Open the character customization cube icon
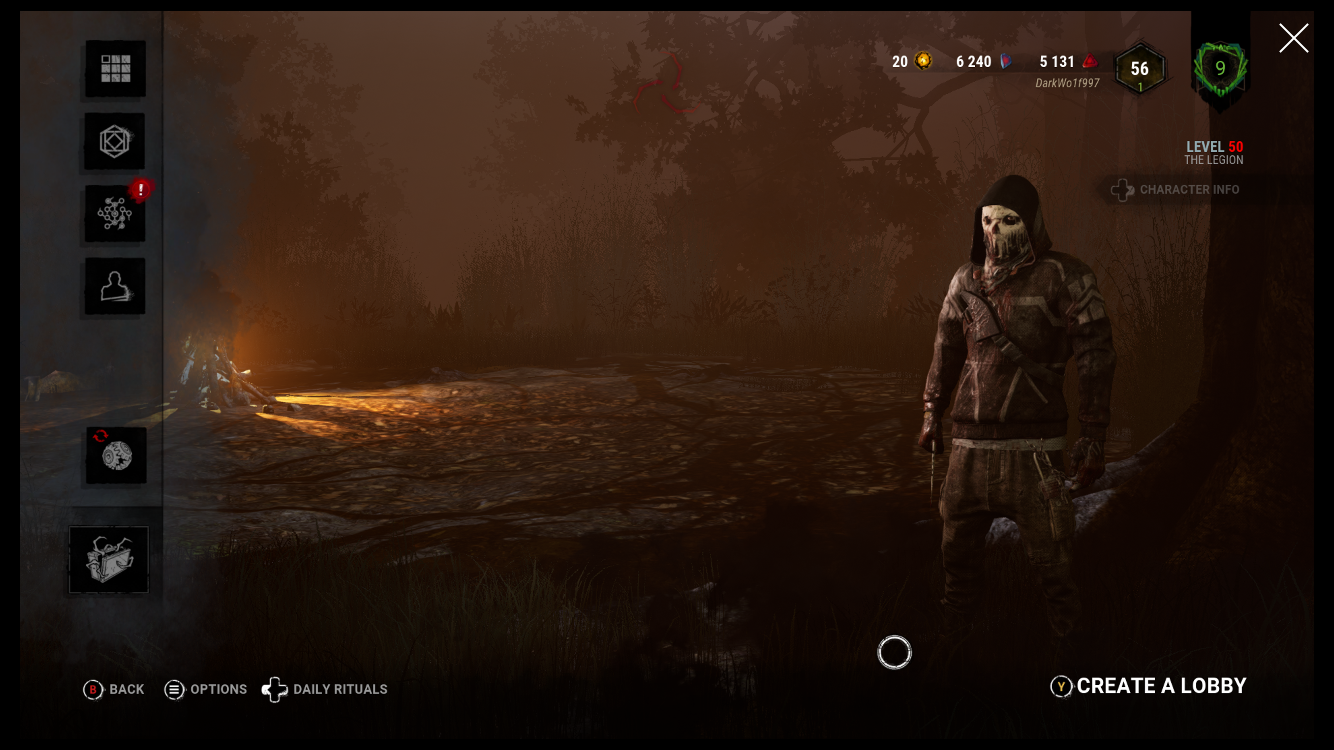Image resolution: width=1334 pixels, height=750 pixels. point(115,142)
